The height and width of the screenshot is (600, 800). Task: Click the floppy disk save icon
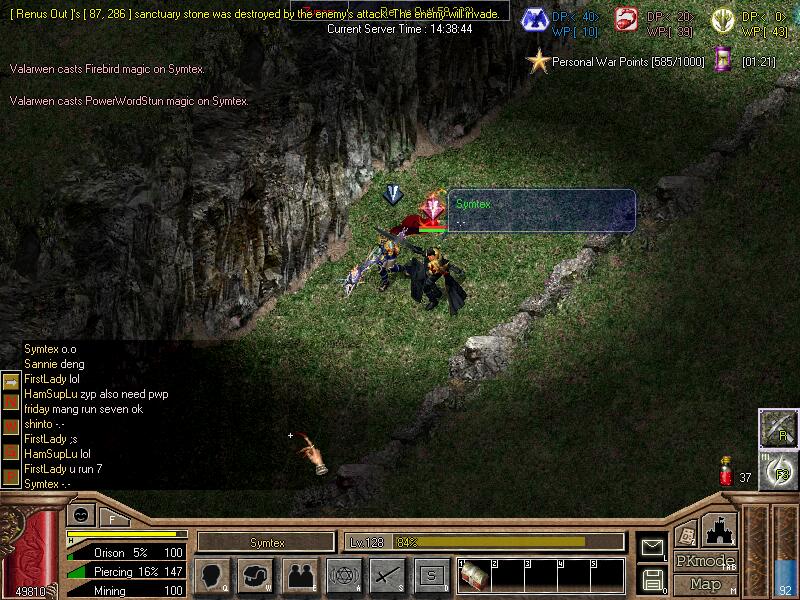tap(652, 578)
